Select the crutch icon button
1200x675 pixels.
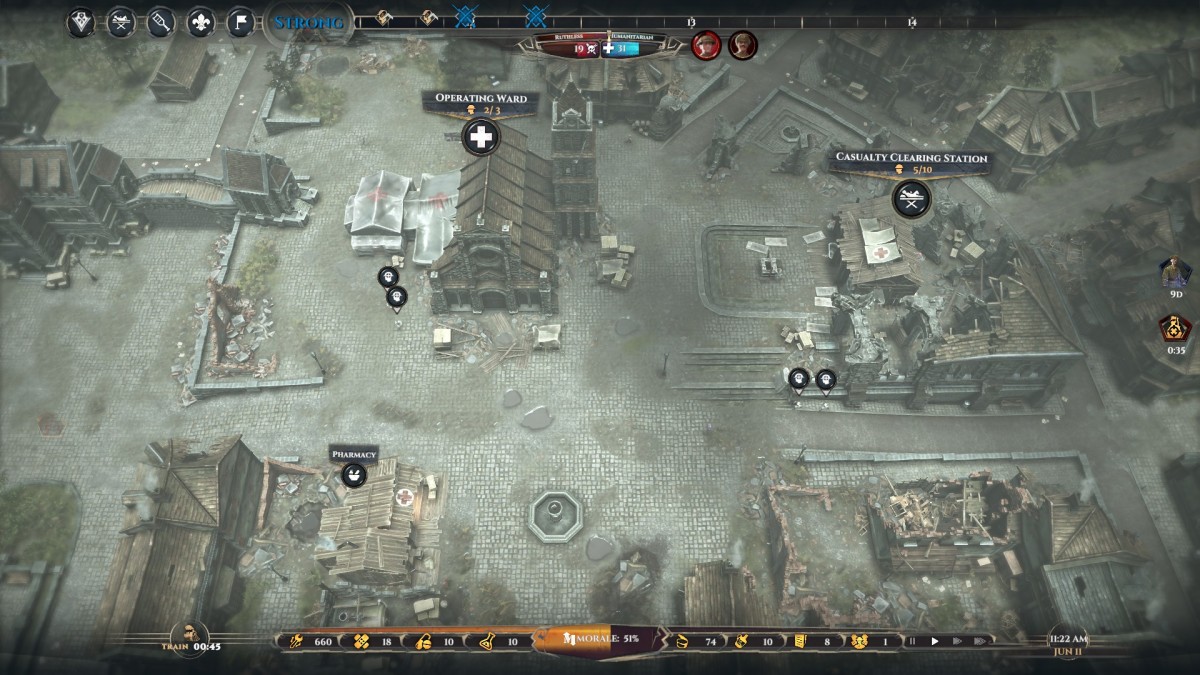[x=161, y=22]
